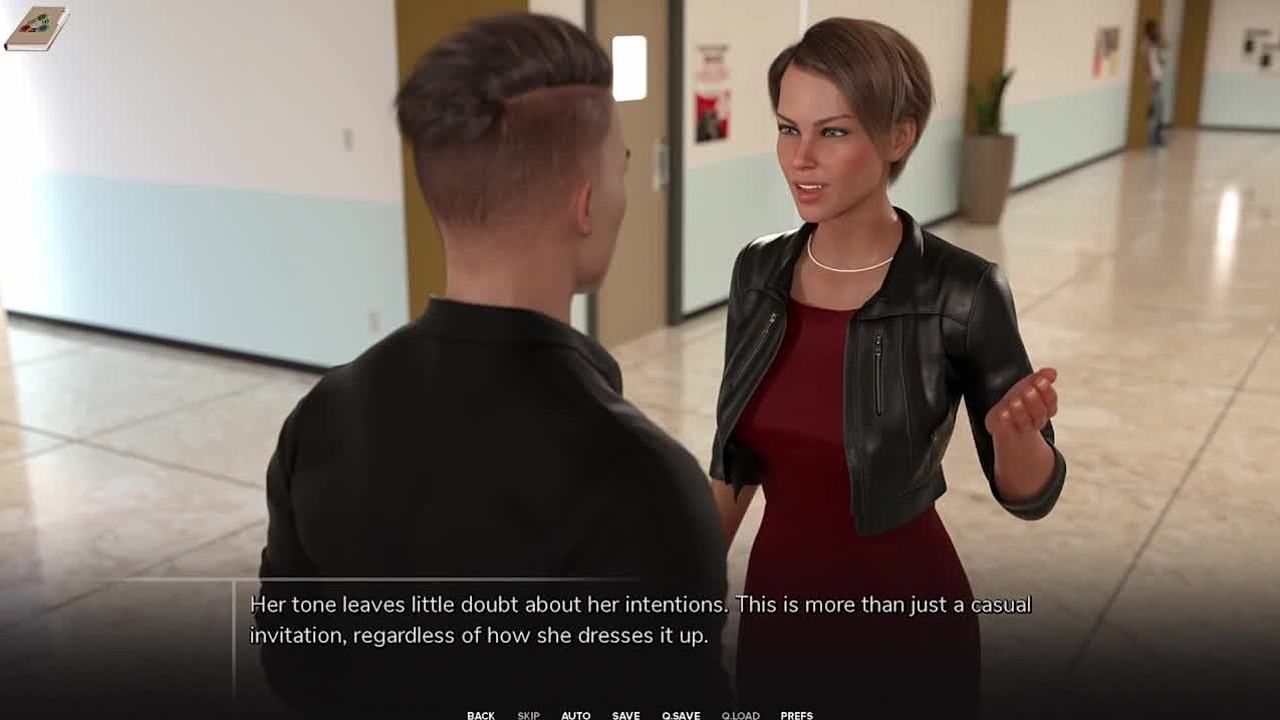Viewport: 1280px width, 720px height.
Task: Go back with the BACK button
Action: point(480,715)
